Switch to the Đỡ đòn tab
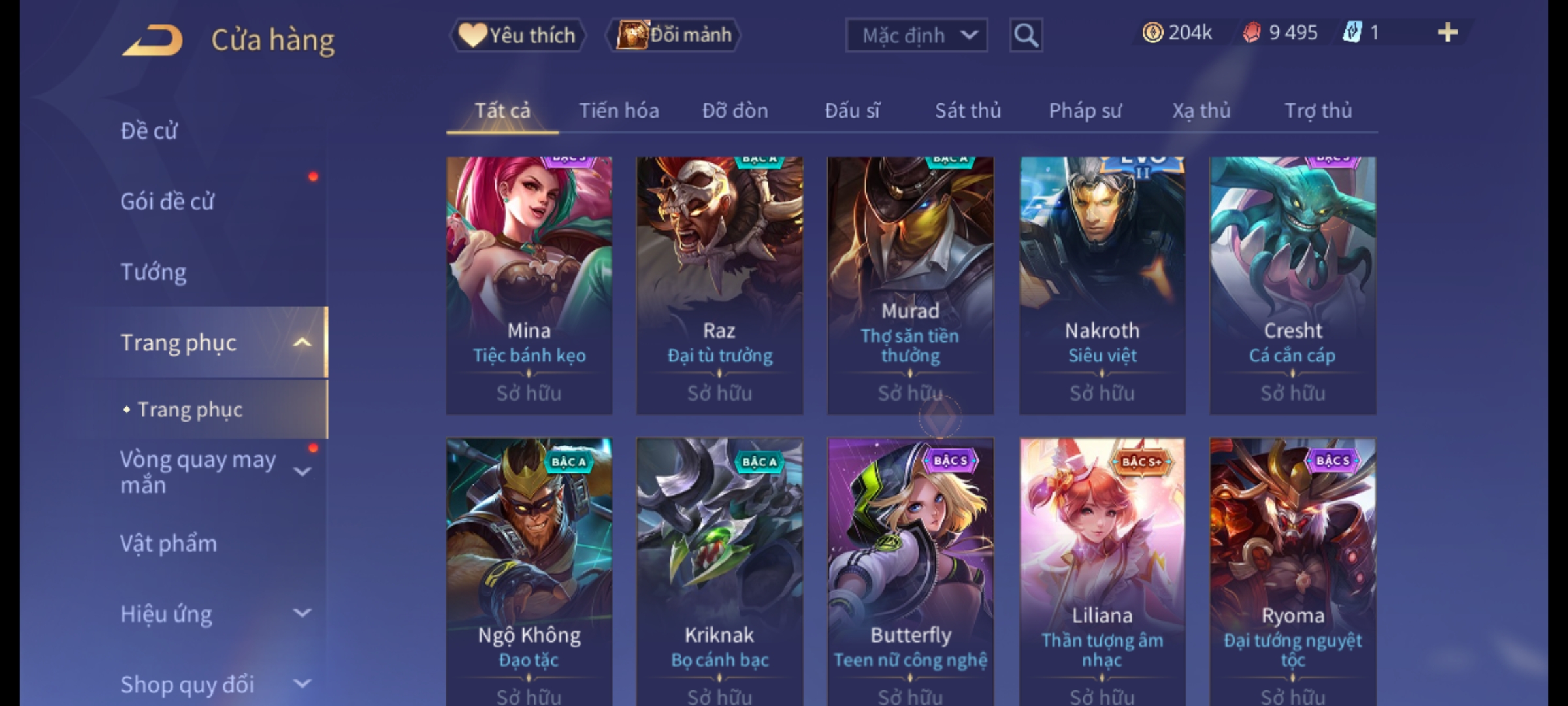The height and width of the screenshot is (706, 1568). coord(735,111)
